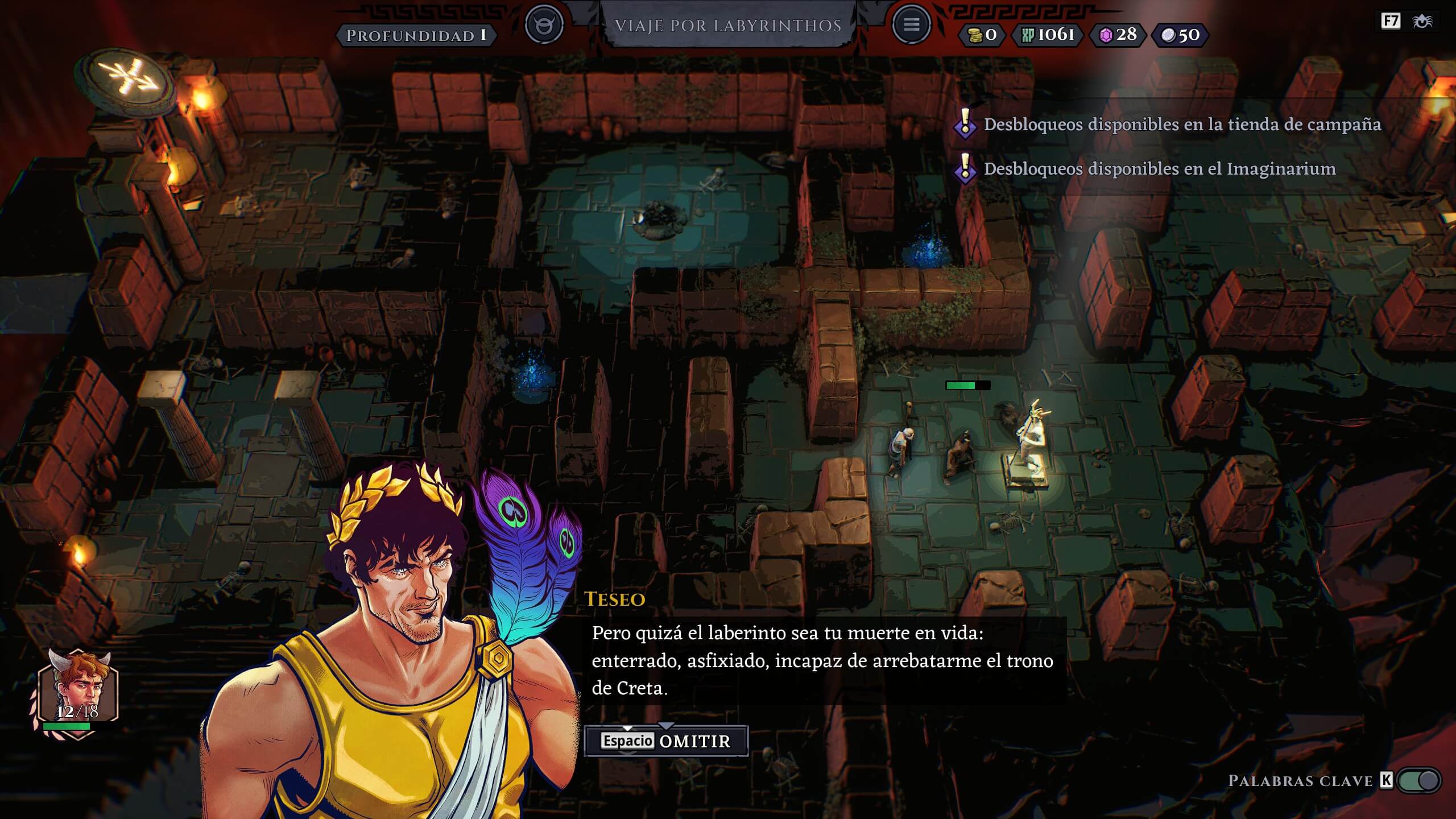This screenshot has width=1456, height=819.
Task: Open the hamburger menu button
Action: point(911,25)
